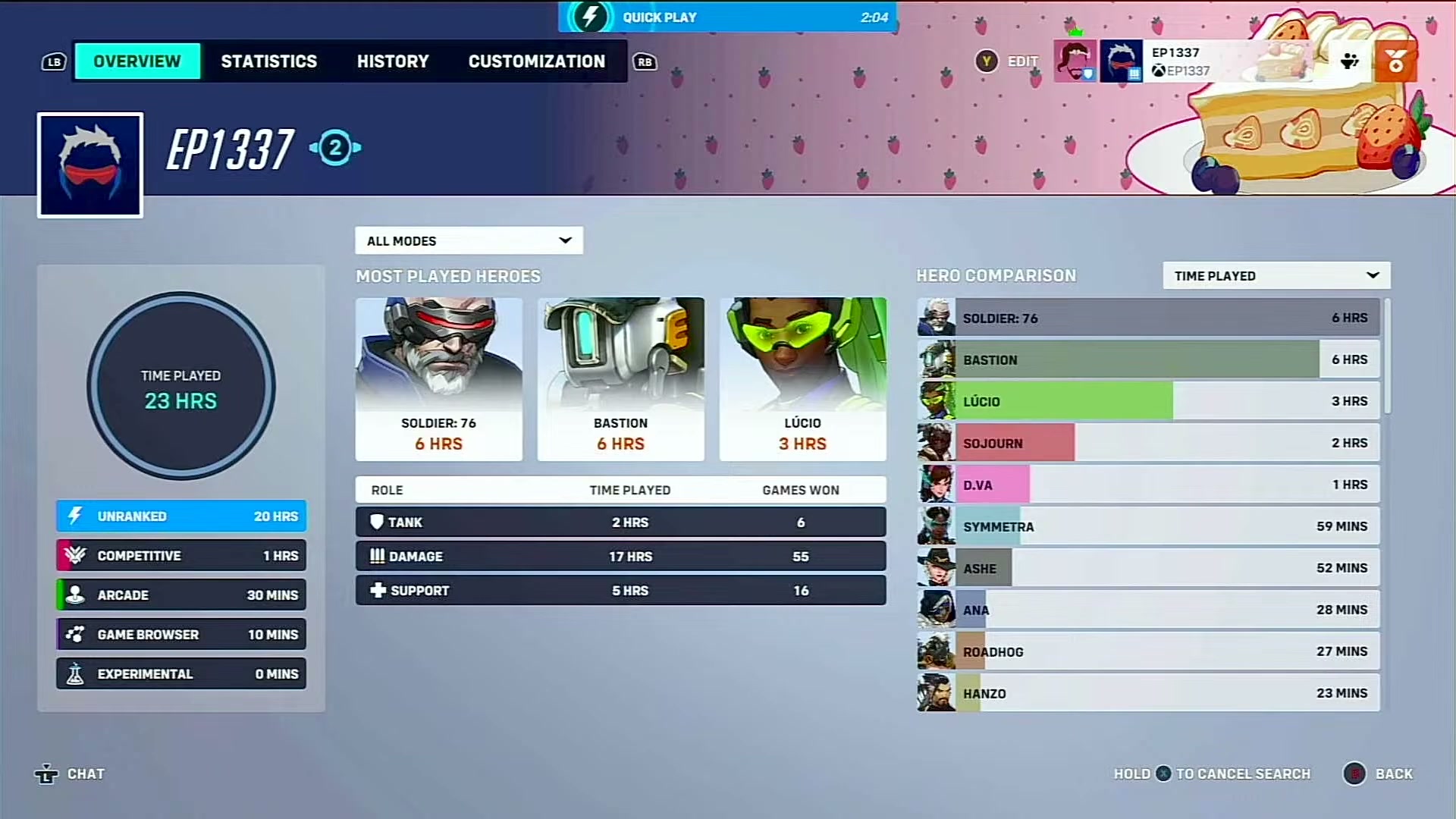Expand the All Modes dropdown
Image resolution: width=1456 pixels, height=819 pixels.
click(469, 240)
